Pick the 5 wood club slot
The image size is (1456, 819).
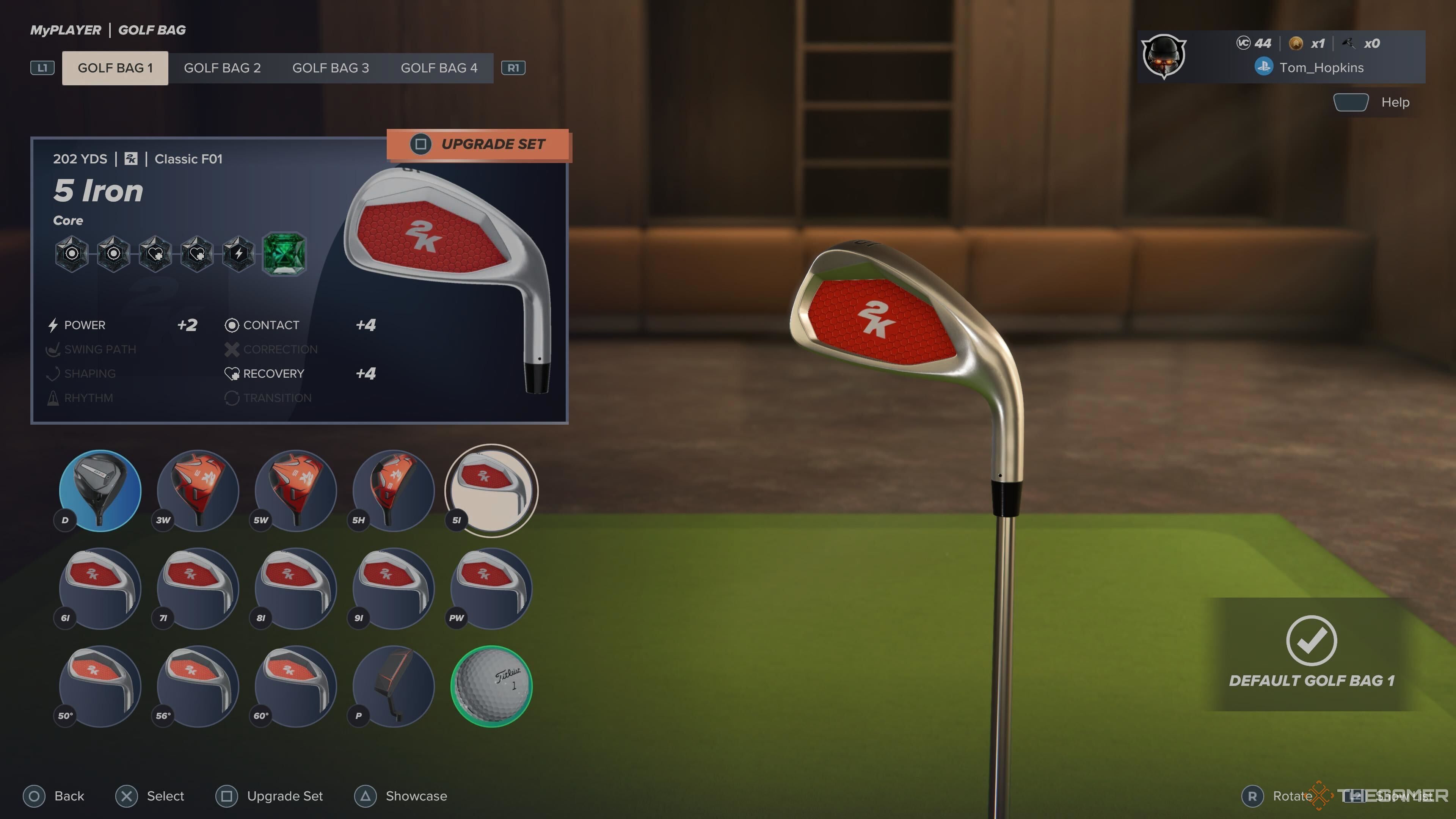click(x=296, y=490)
